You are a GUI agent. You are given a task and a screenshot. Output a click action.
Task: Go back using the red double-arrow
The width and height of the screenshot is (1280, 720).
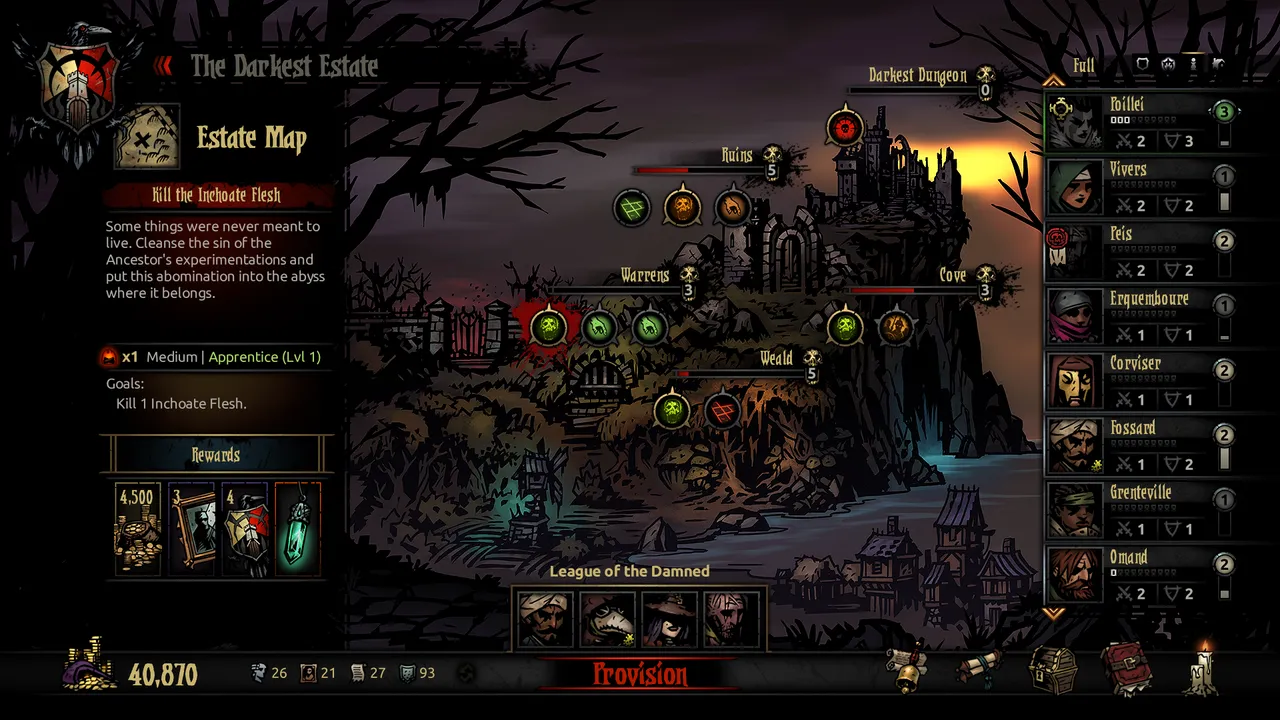click(x=164, y=66)
